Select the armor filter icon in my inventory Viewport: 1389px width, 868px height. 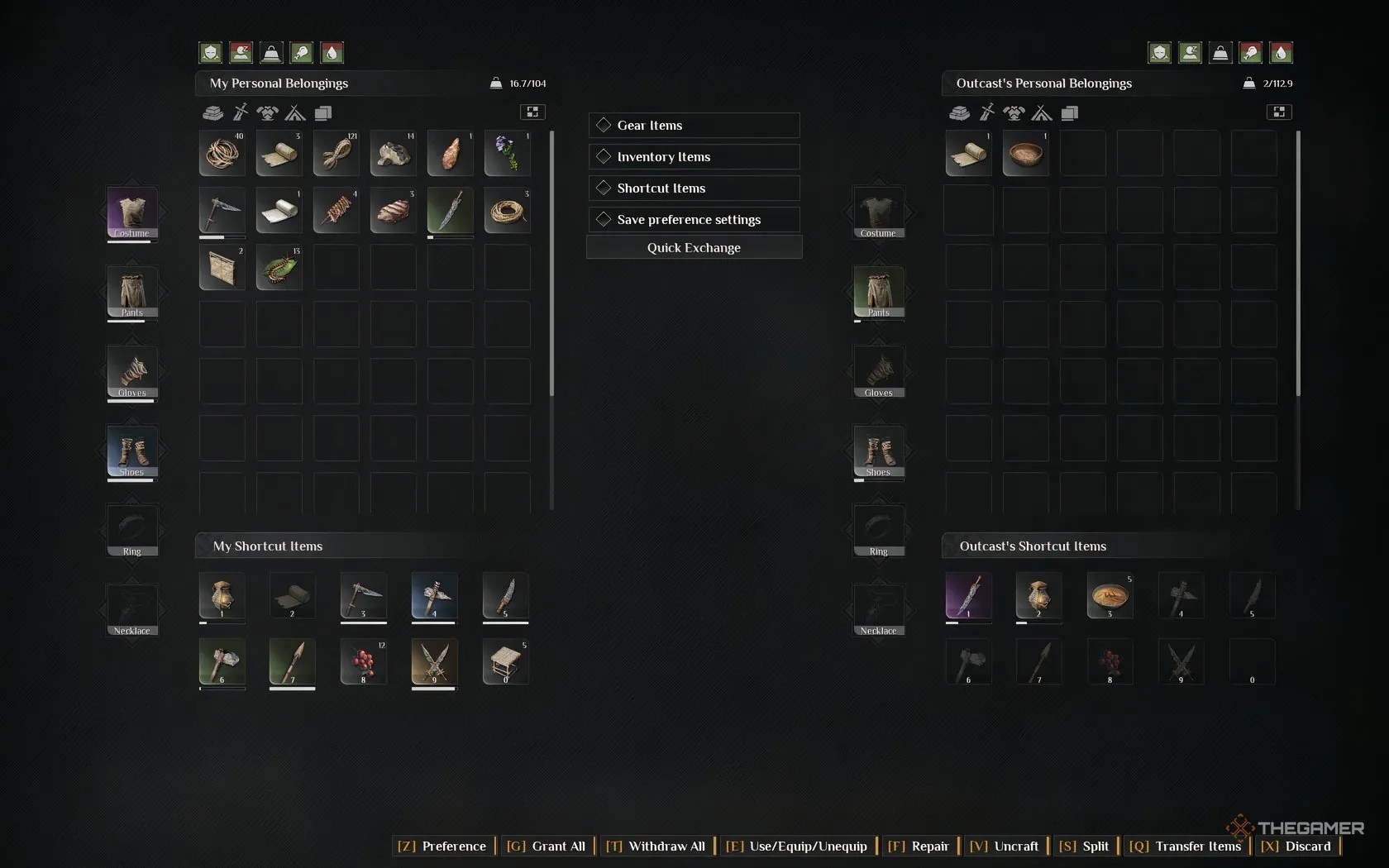coord(267,113)
